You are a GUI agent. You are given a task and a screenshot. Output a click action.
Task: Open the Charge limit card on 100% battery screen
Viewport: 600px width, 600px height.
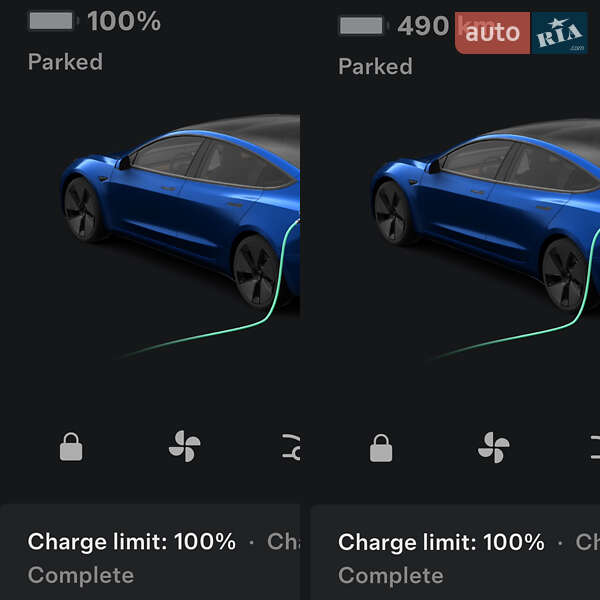150,556
